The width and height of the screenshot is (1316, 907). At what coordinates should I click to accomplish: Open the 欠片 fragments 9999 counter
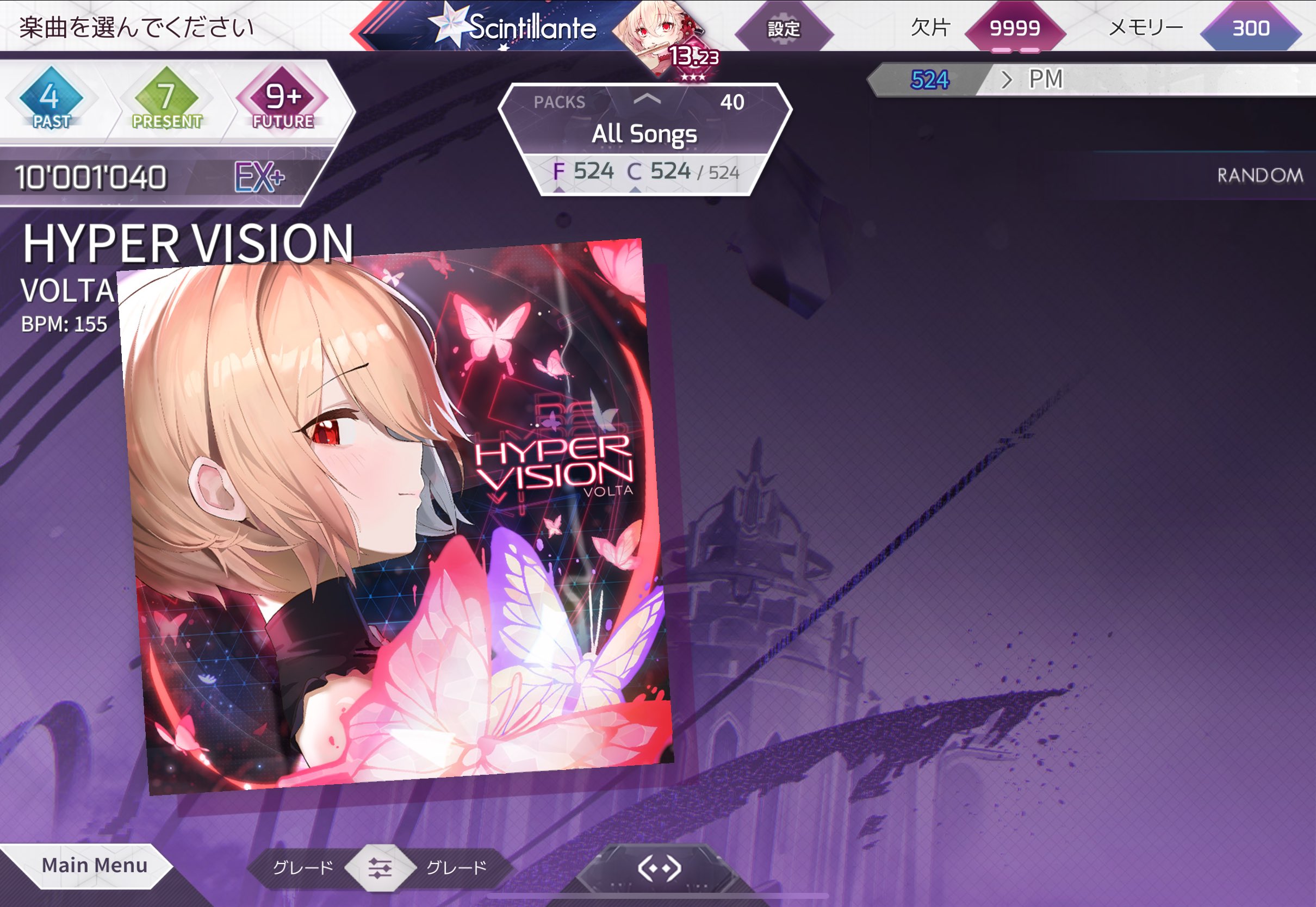(x=1014, y=28)
